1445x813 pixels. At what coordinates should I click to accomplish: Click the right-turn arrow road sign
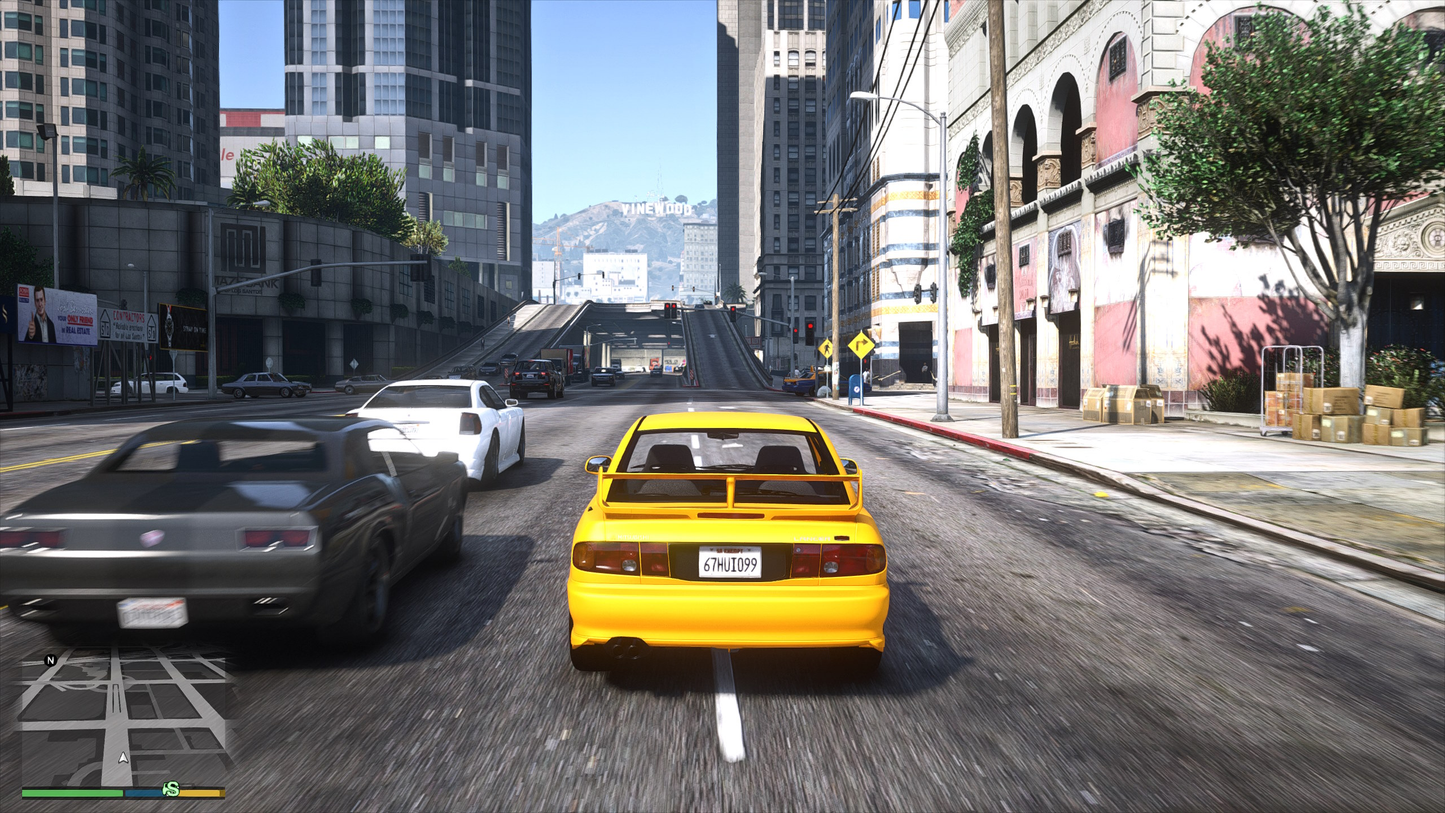[861, 344]
